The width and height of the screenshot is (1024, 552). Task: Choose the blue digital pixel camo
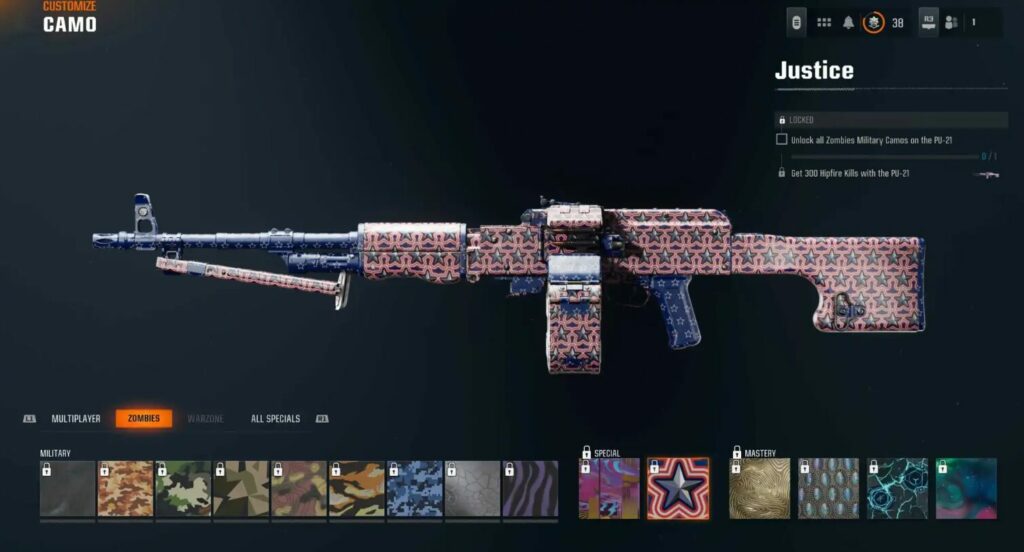pos(415,489)
